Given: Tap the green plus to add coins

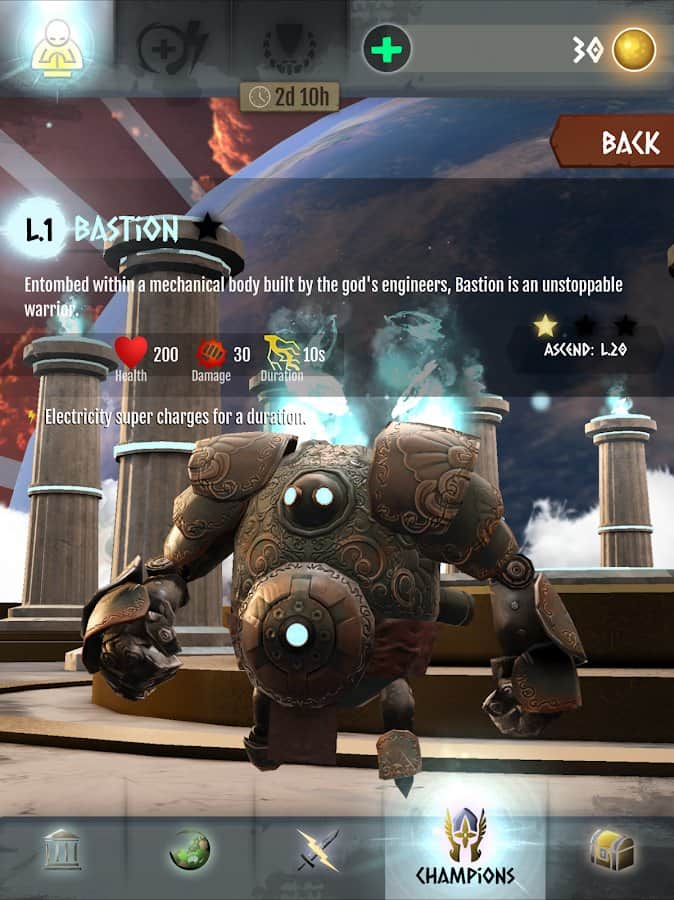Looking at the screenshot, I should pos(387,48).
